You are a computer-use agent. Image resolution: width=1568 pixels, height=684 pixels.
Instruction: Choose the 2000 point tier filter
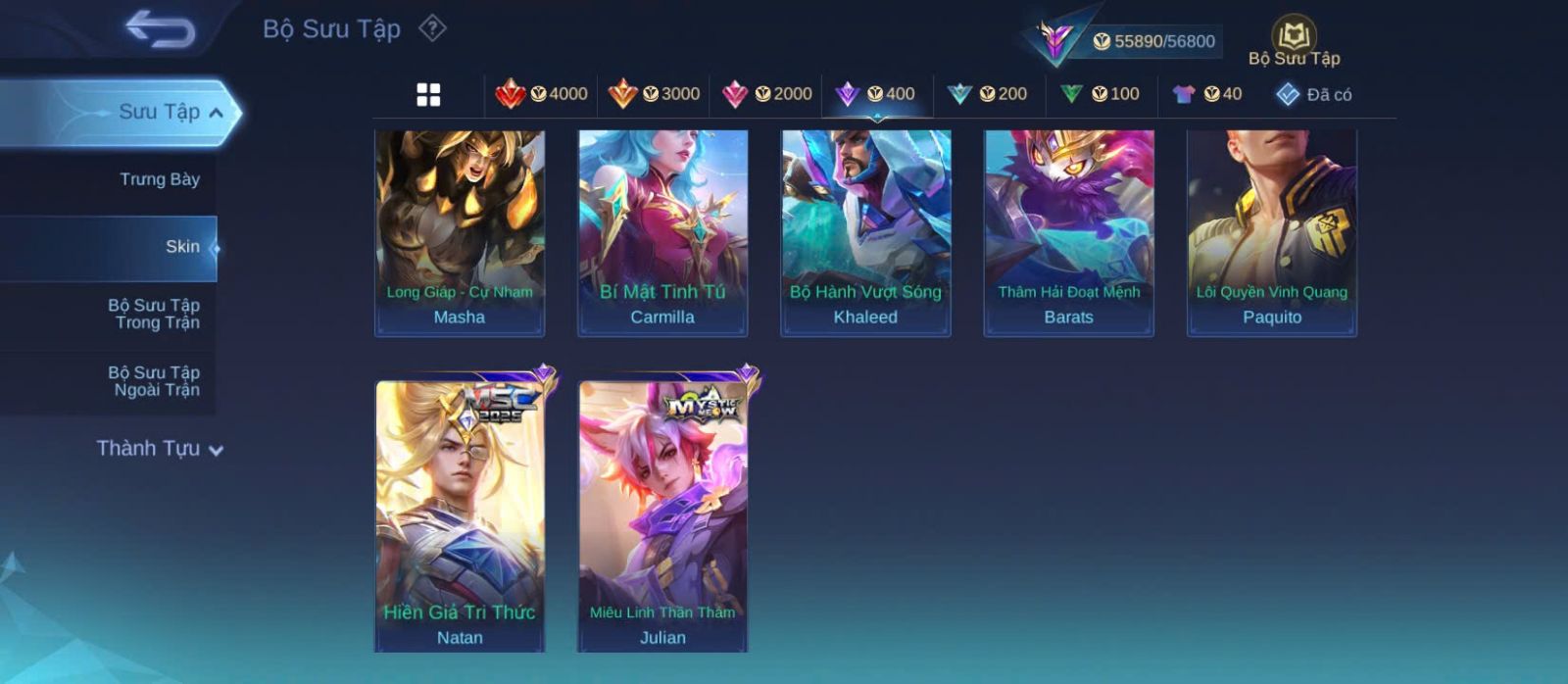coord(766,94)
